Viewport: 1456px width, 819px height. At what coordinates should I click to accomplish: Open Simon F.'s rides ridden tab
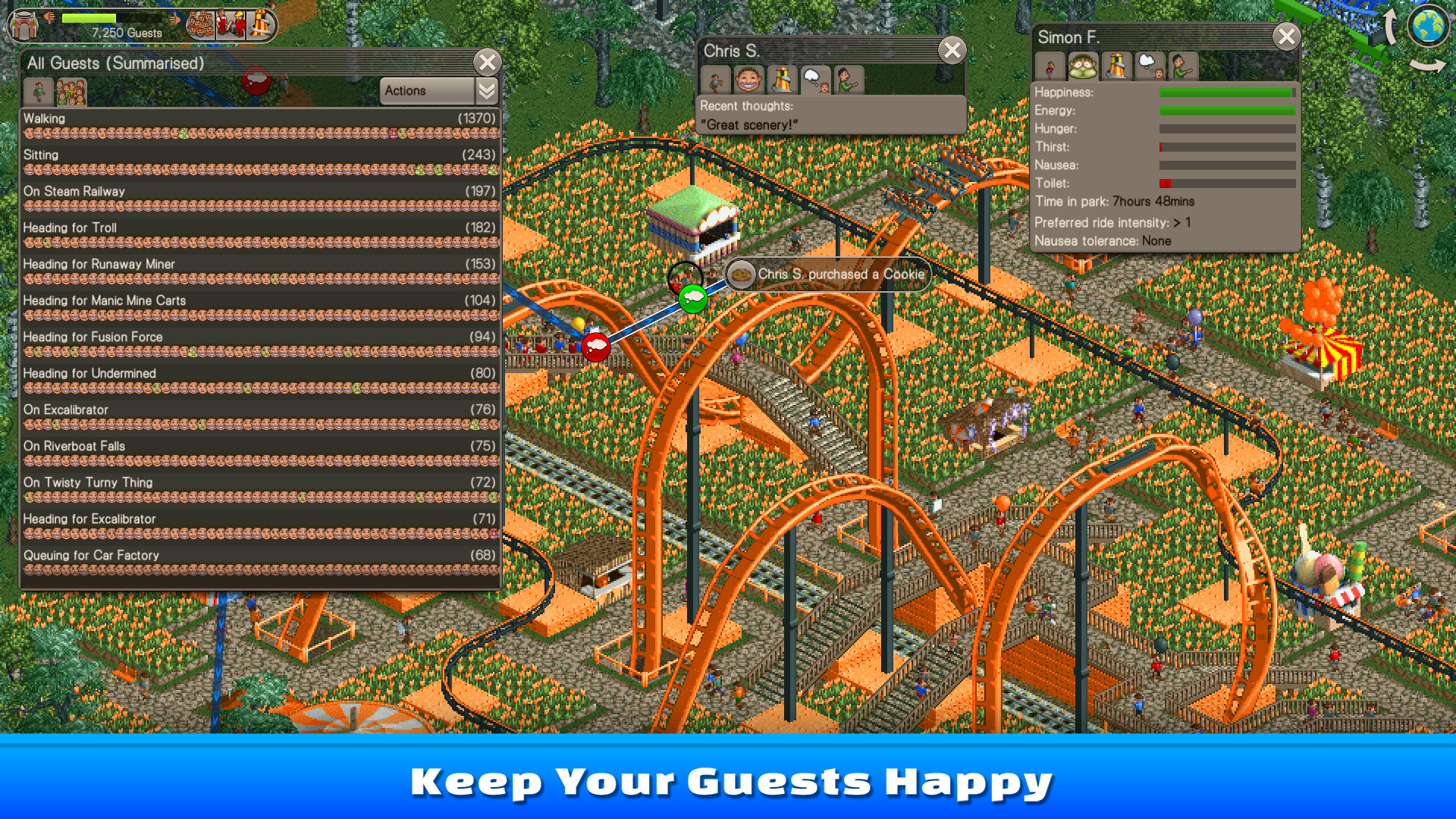1115,67
